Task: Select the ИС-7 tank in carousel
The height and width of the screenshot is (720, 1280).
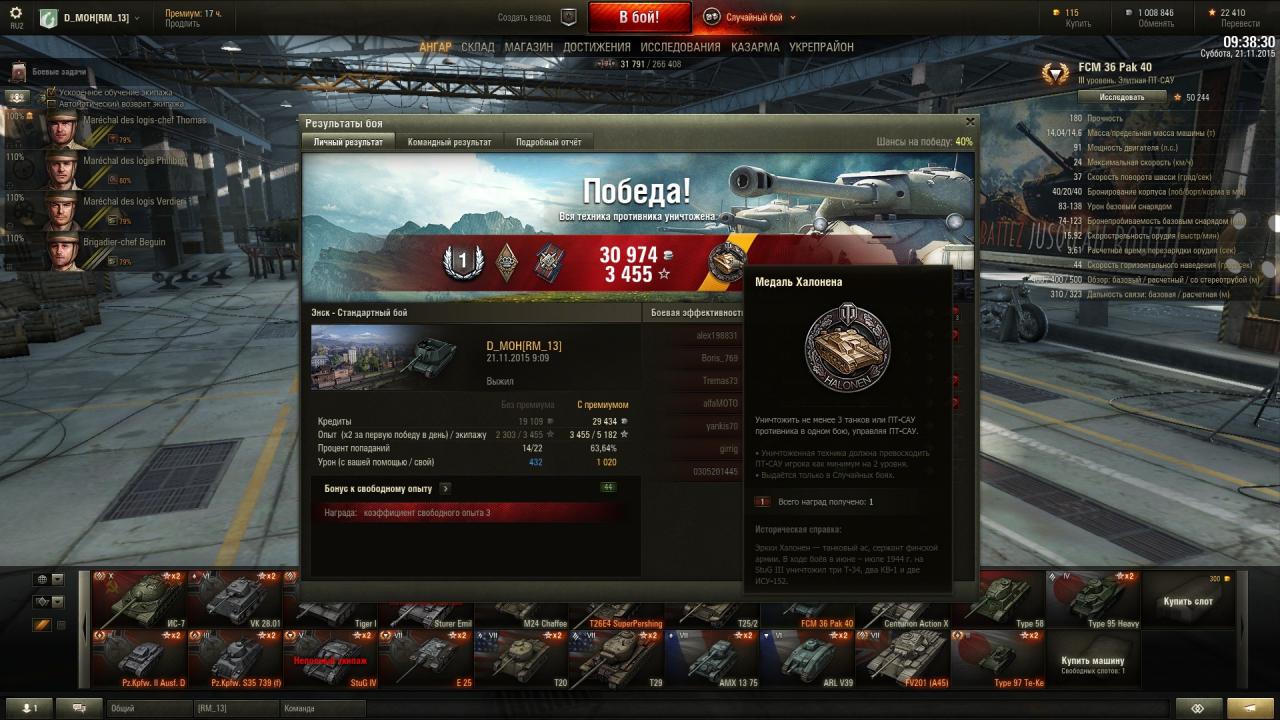Action: click(139, 600)
